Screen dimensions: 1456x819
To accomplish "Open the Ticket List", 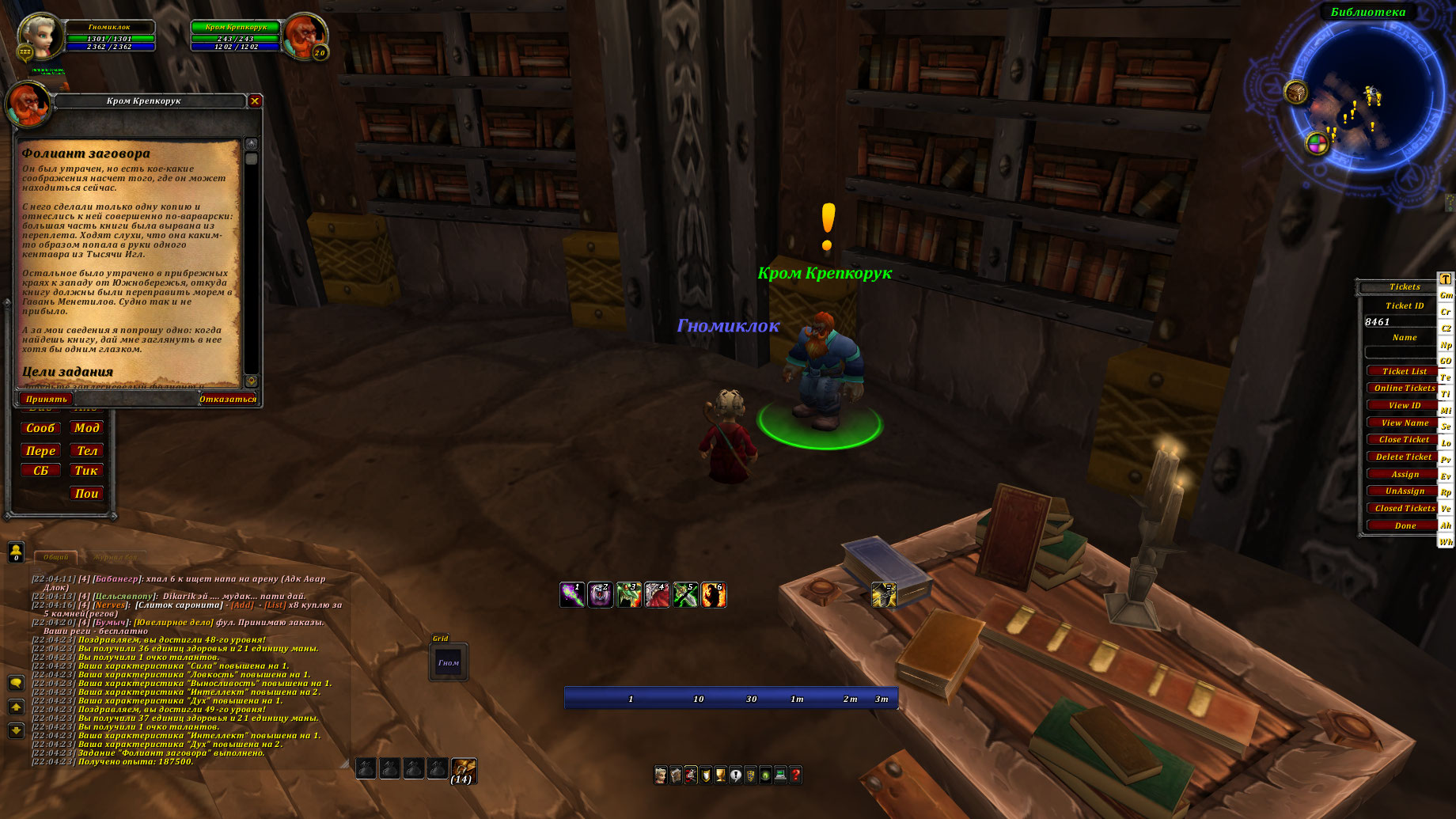I will tap(1404, 371).
